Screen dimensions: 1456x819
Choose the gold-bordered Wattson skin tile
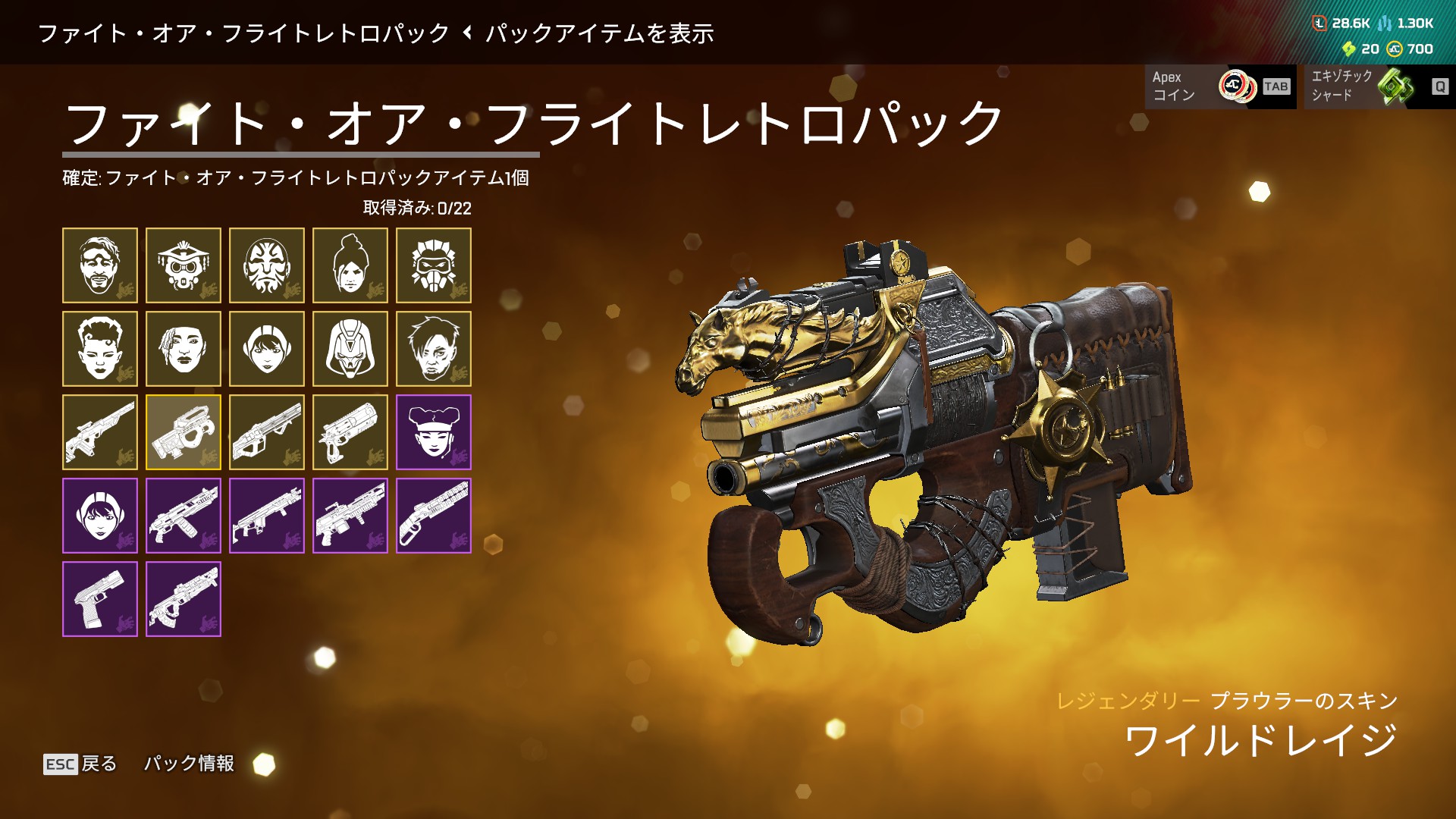point(267,349)
